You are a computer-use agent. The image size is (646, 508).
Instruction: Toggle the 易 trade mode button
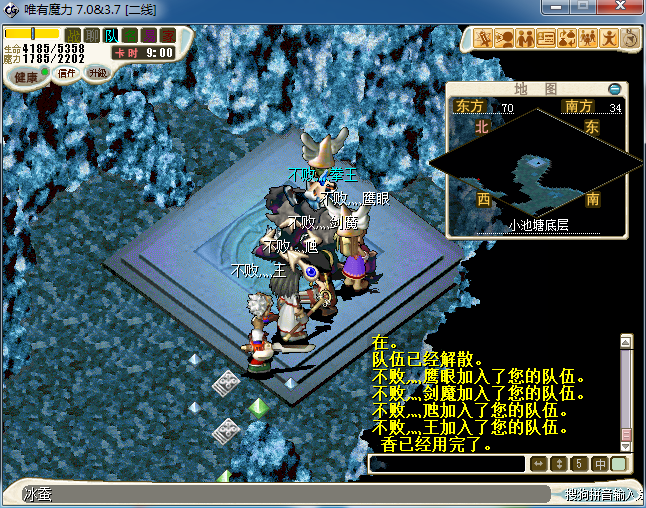coord(149,36)
